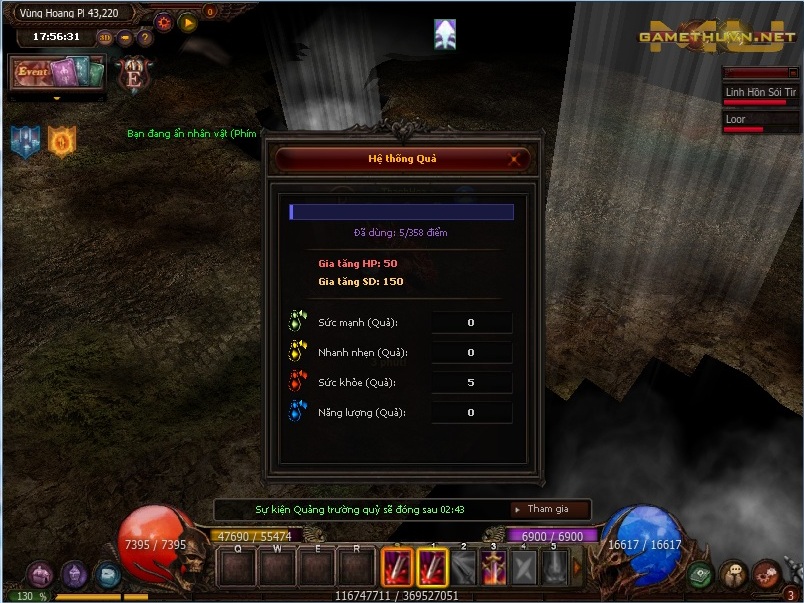This screenshot has height=603, width=804.
Task: Open the blue scroll icon near health orb
Action: 107,575
